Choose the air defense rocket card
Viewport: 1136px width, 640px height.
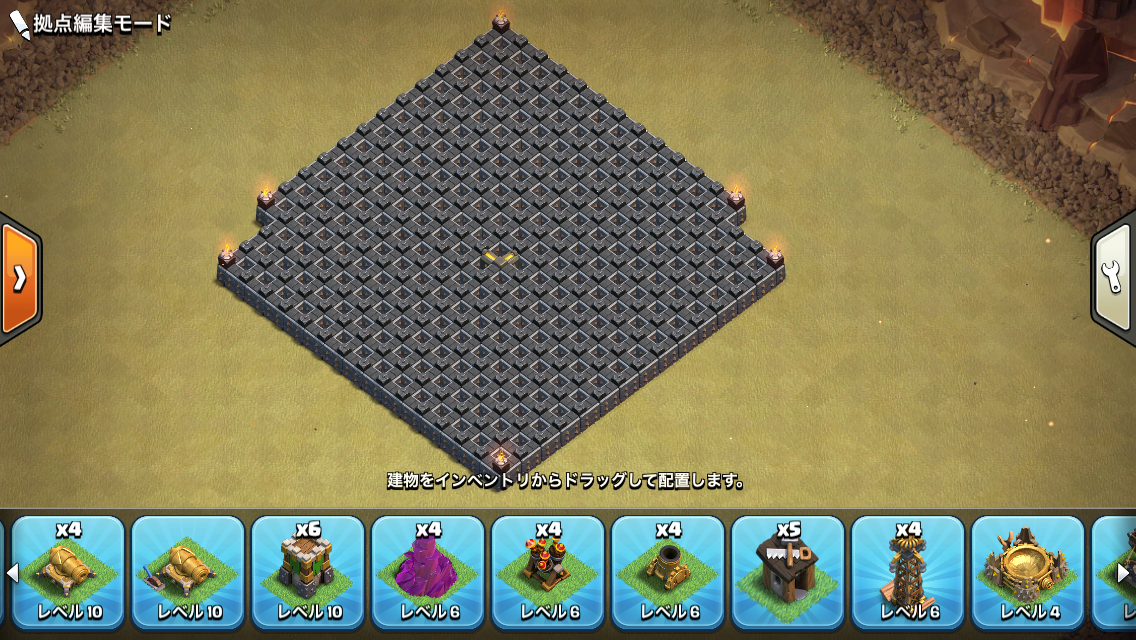tap(548, 572)
